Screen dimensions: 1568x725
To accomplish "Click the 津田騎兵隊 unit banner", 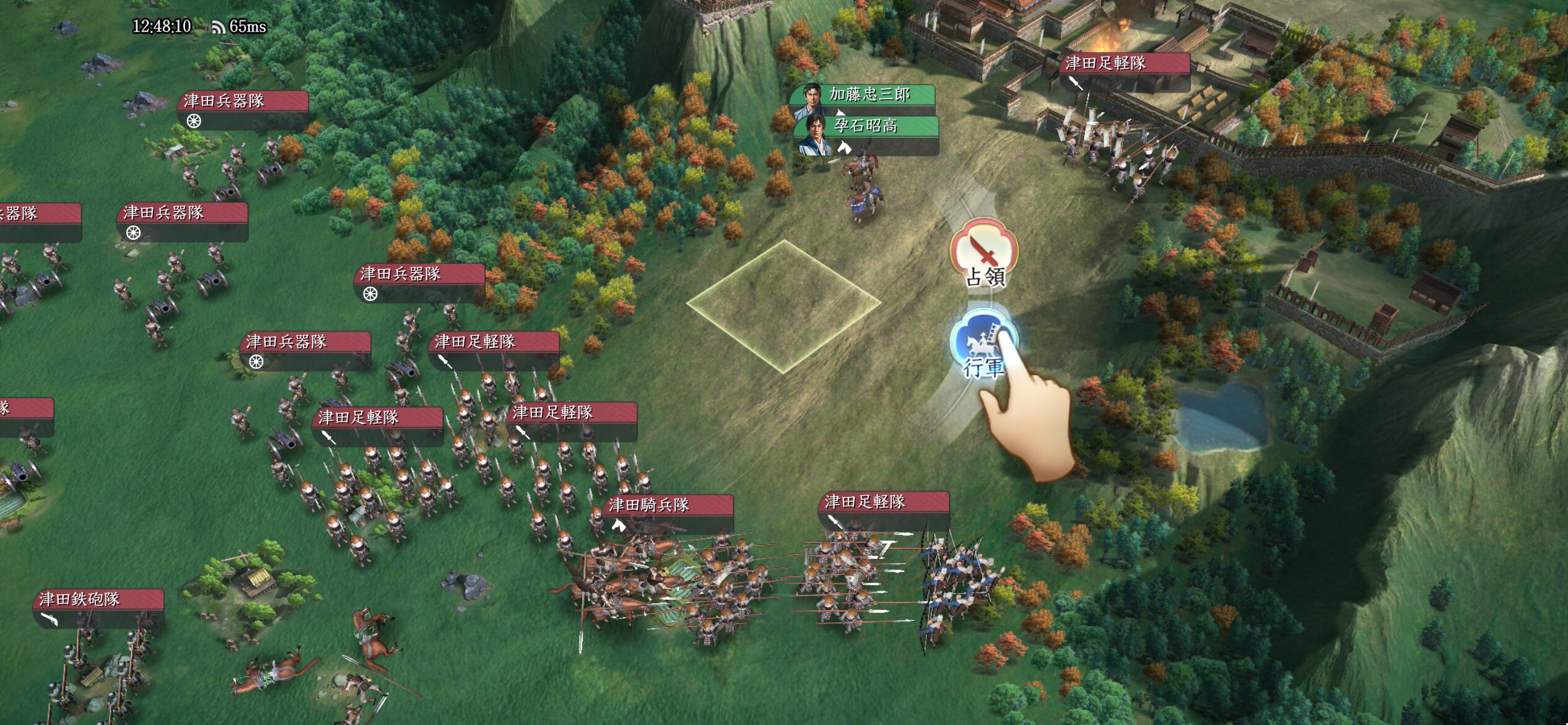I will pos(667,506).
